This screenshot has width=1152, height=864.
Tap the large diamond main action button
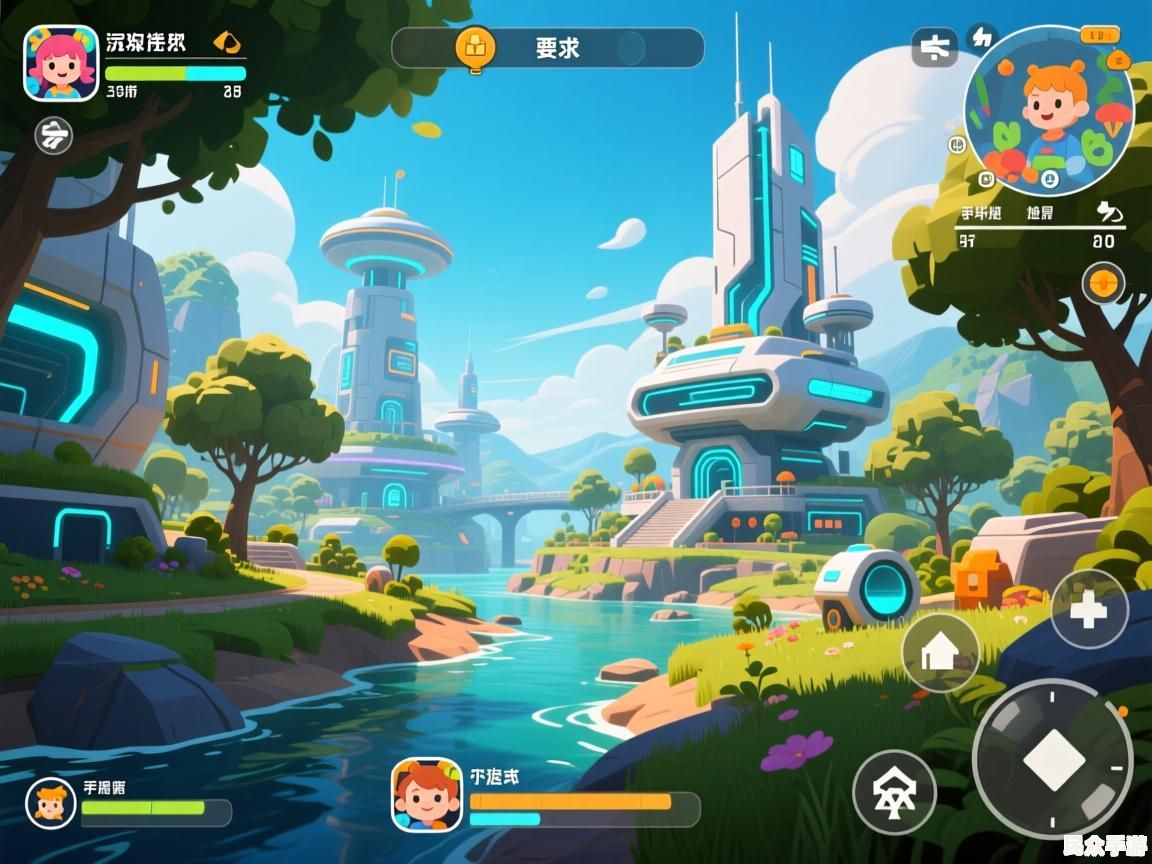tap(1053, 760)
